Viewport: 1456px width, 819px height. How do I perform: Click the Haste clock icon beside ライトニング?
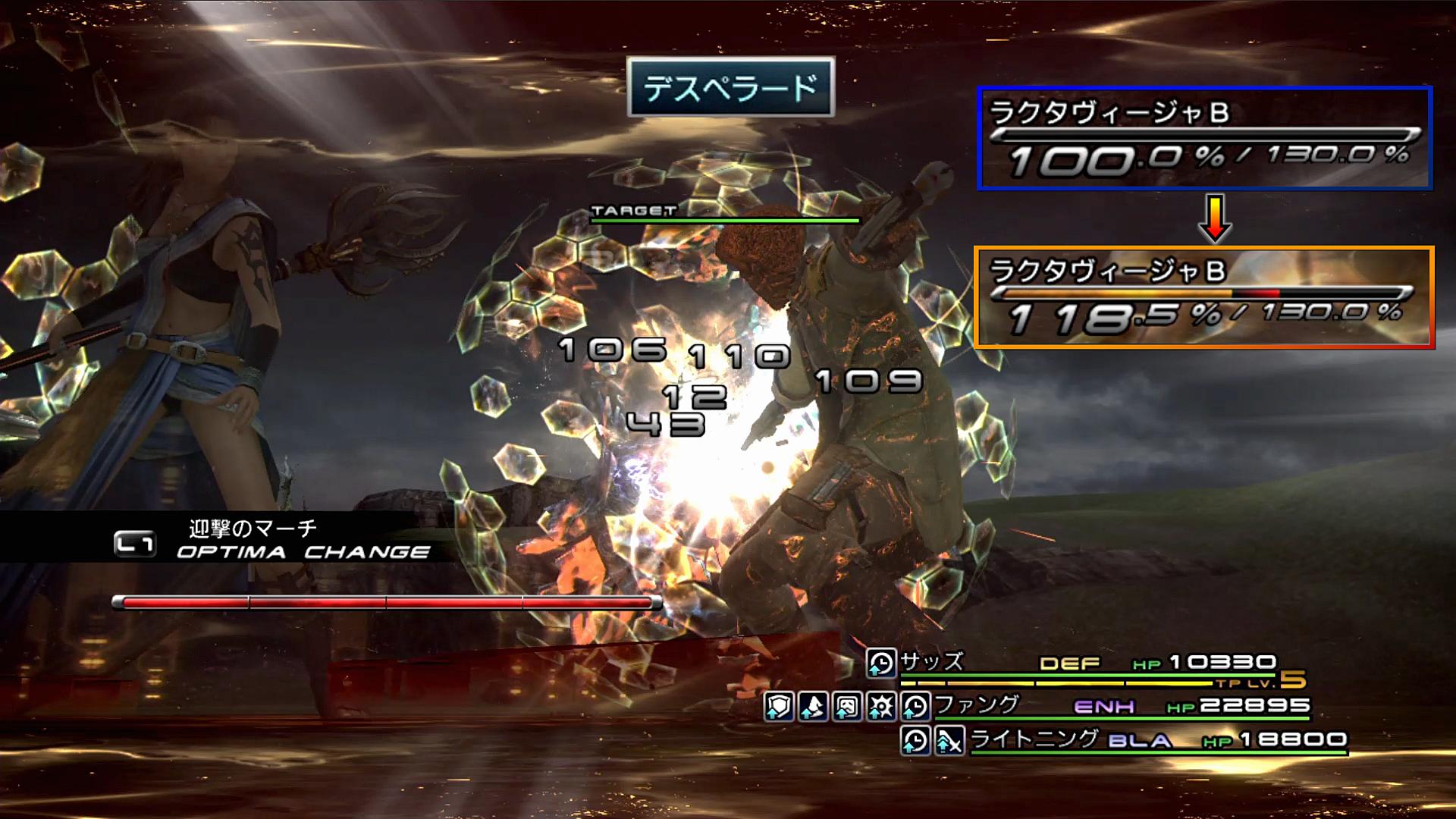coord(915,740)
